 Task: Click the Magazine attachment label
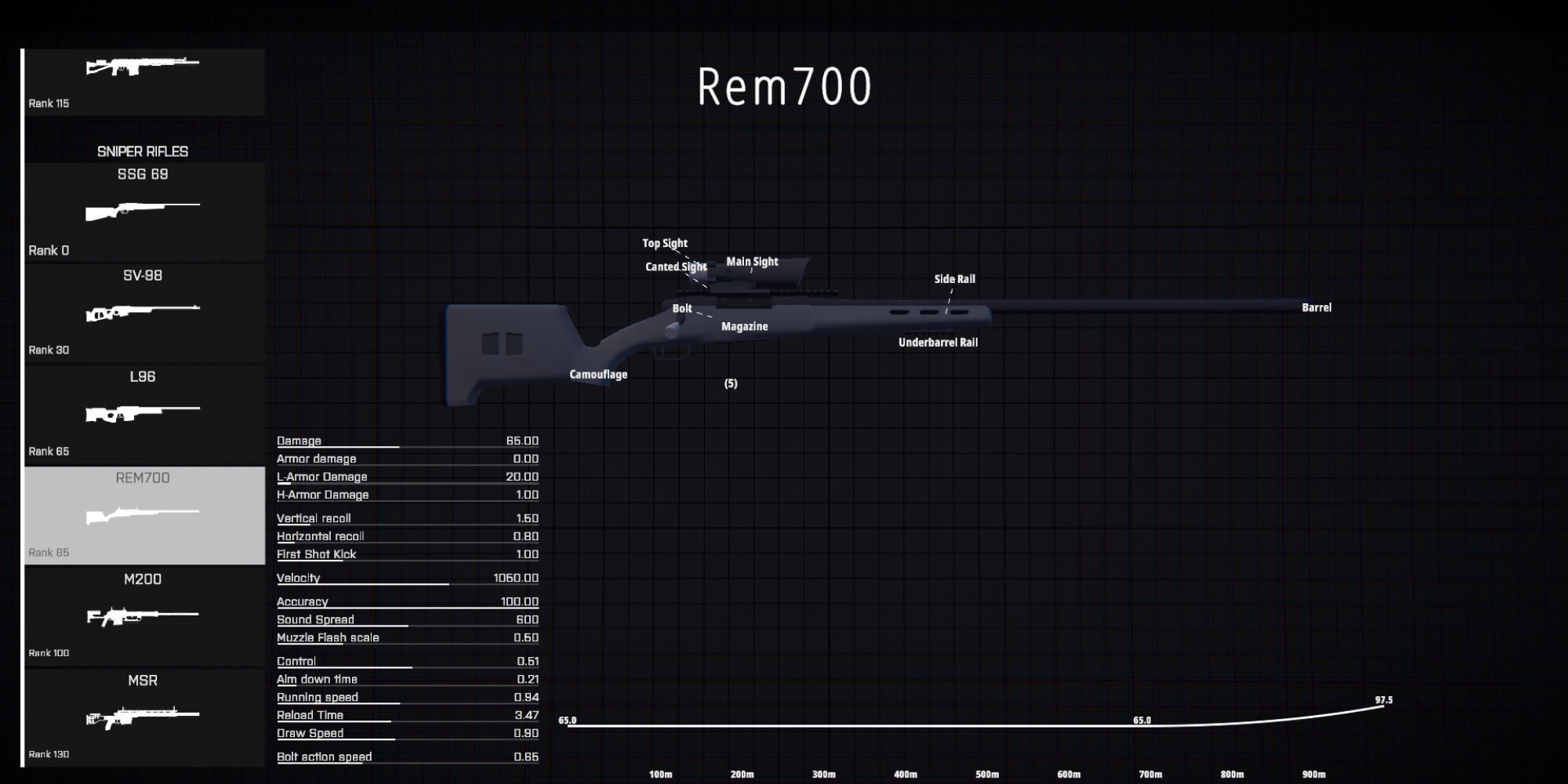pyautogui.click(x=745, y=326)
